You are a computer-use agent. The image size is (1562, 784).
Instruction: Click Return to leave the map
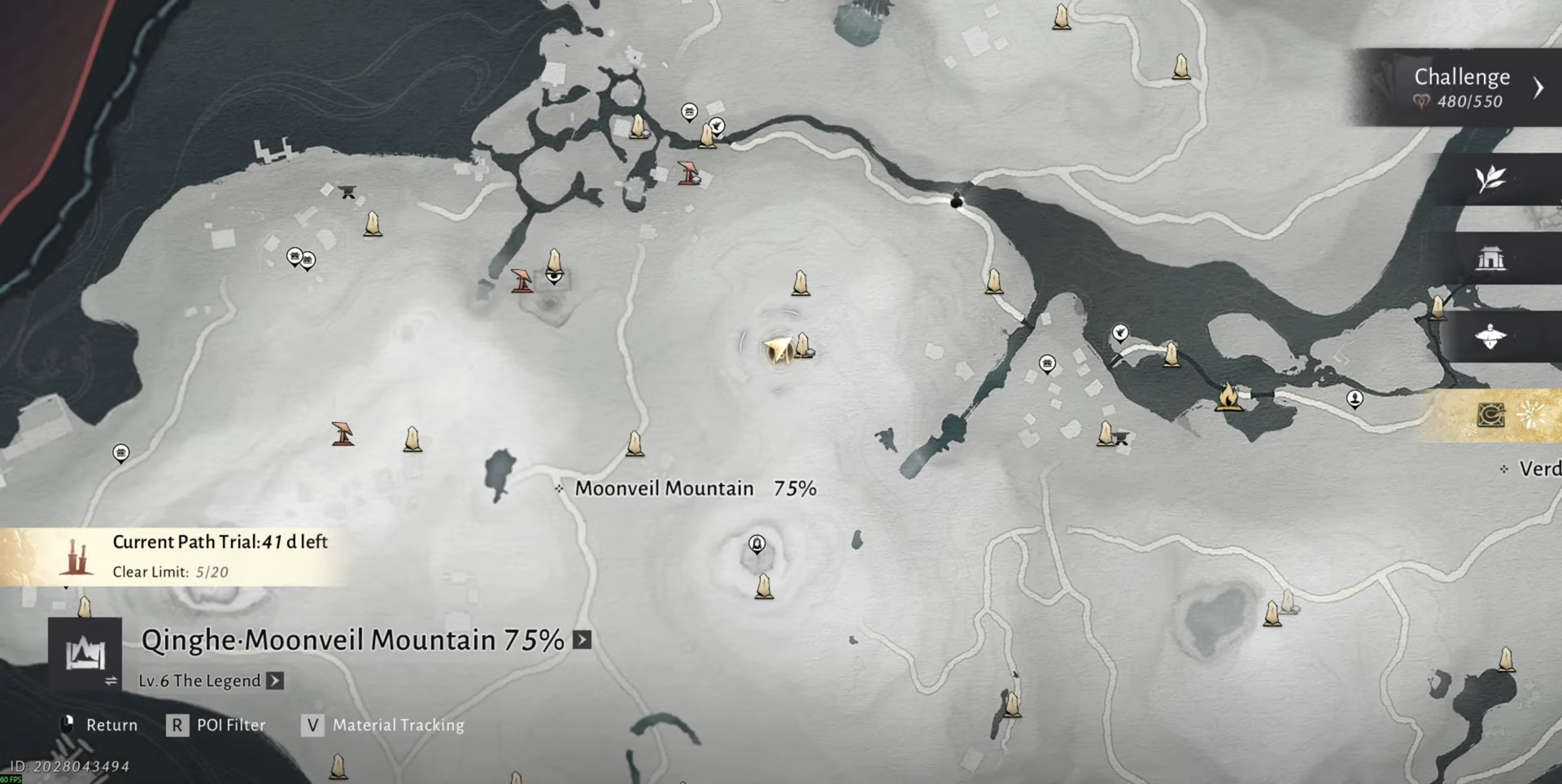click(99, 725)
